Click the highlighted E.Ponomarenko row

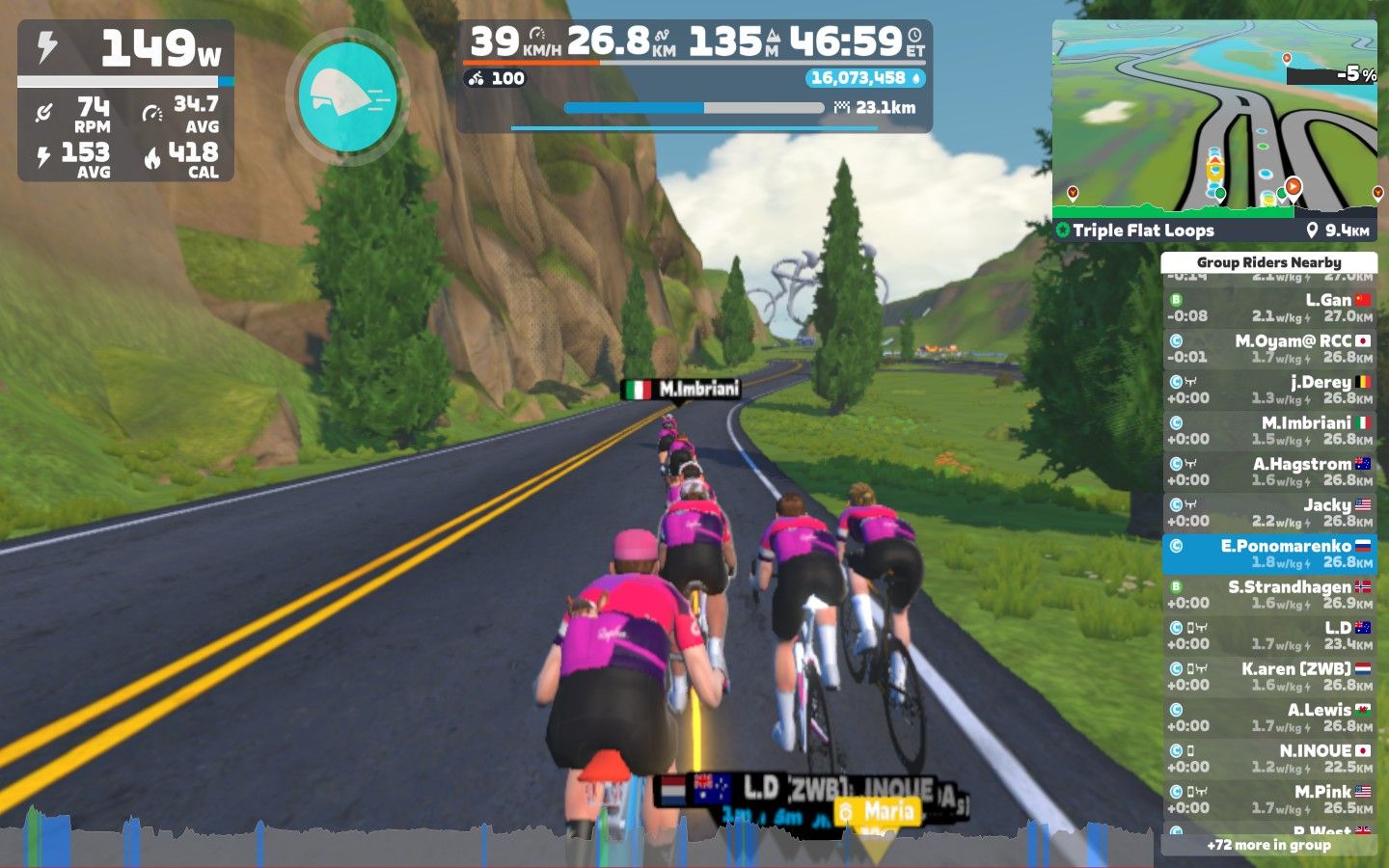click(x=1268, y=554)
